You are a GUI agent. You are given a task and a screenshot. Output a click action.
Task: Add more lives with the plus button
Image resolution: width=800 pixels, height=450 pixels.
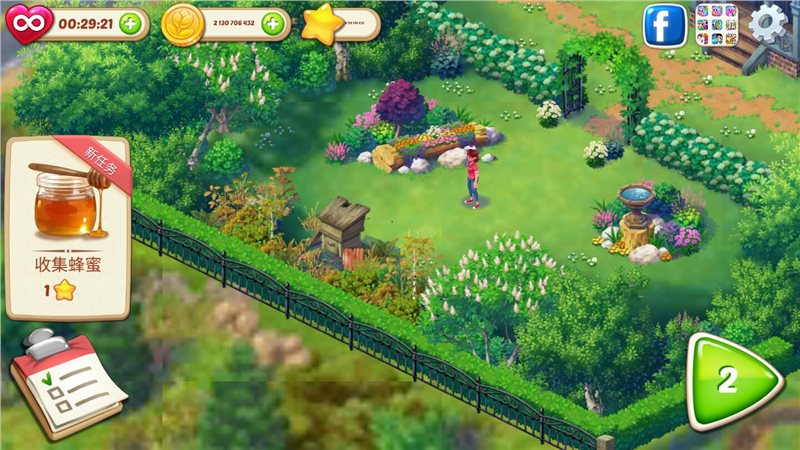click(130, 24)
